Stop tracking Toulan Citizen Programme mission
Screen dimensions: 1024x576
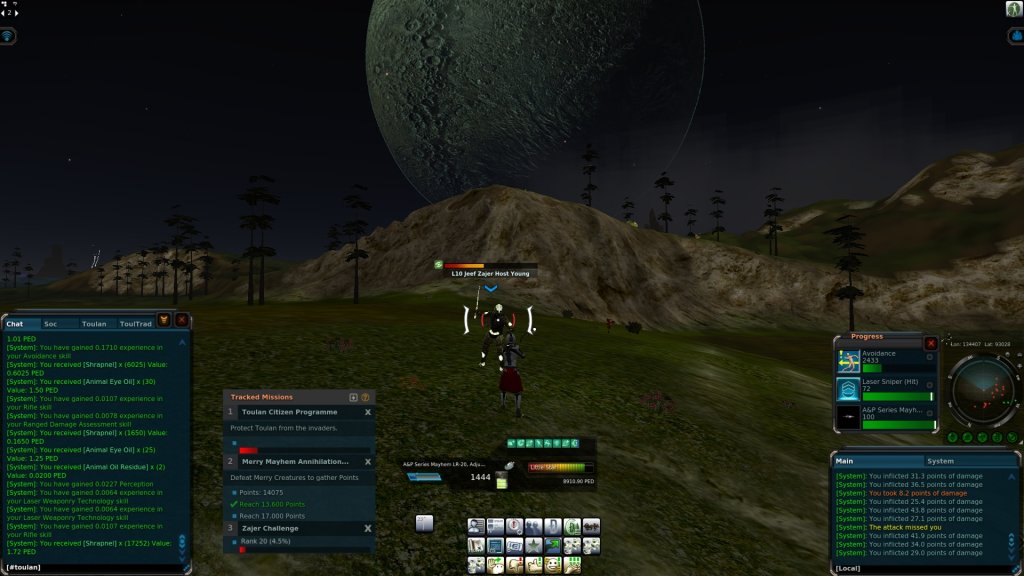coord(367,412)
